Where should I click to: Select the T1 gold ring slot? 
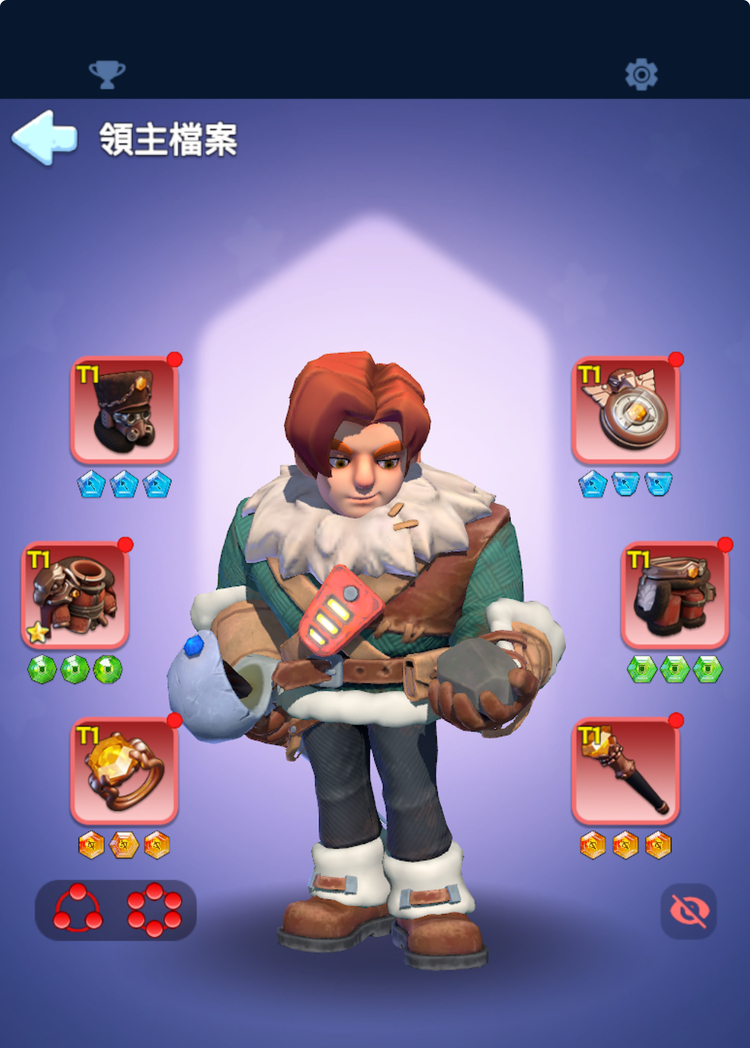(124, 770)
